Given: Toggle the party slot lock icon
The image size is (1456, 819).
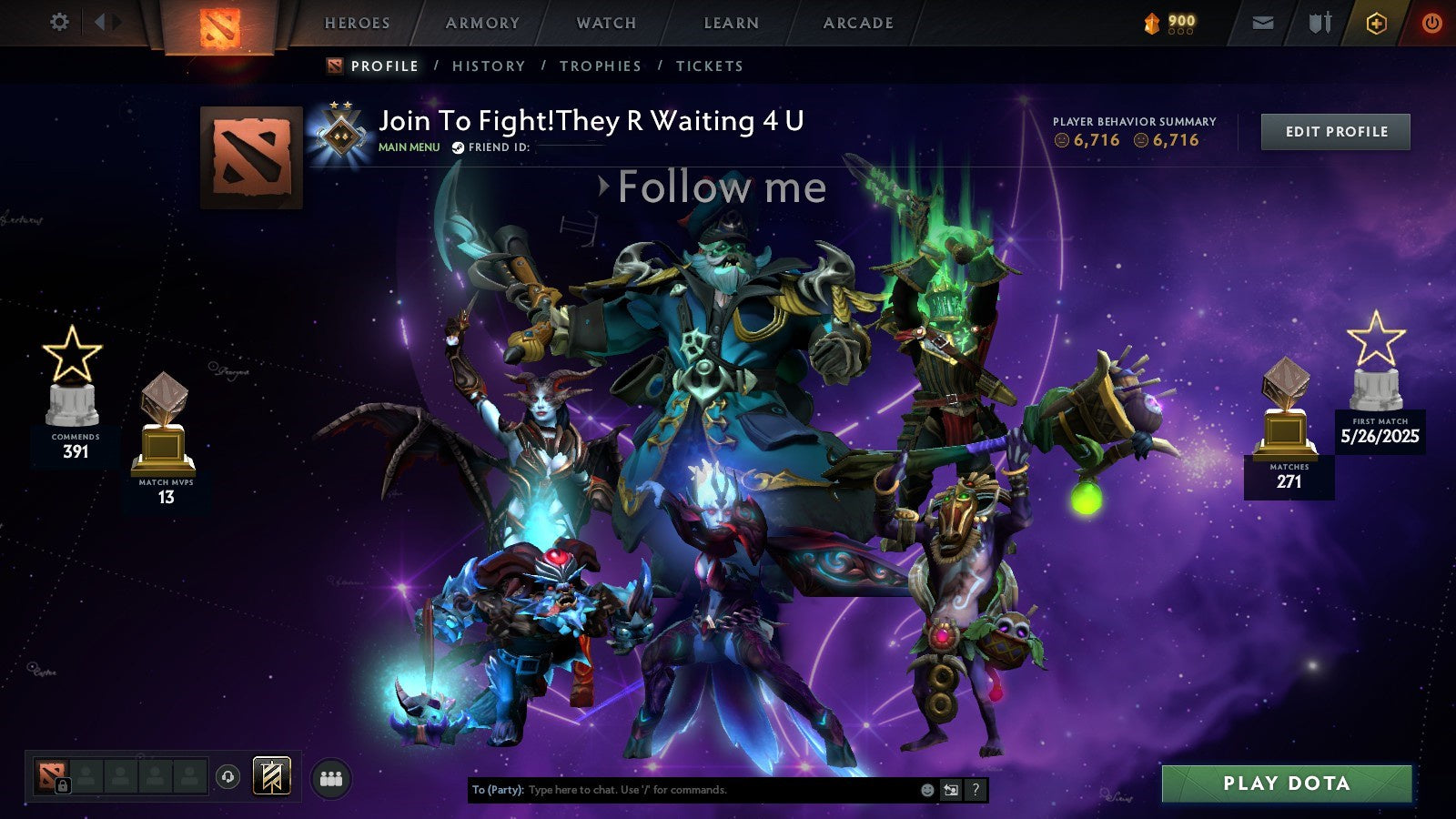Looking at the screenshot, I should click(63, 785).
